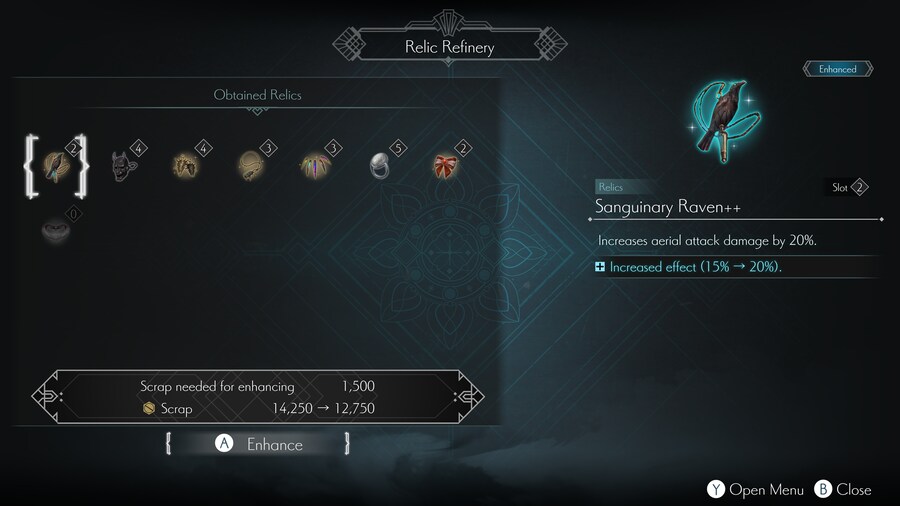Select the Sanguinary Raven relic
900x506 pixels.
tap(56, 165)
